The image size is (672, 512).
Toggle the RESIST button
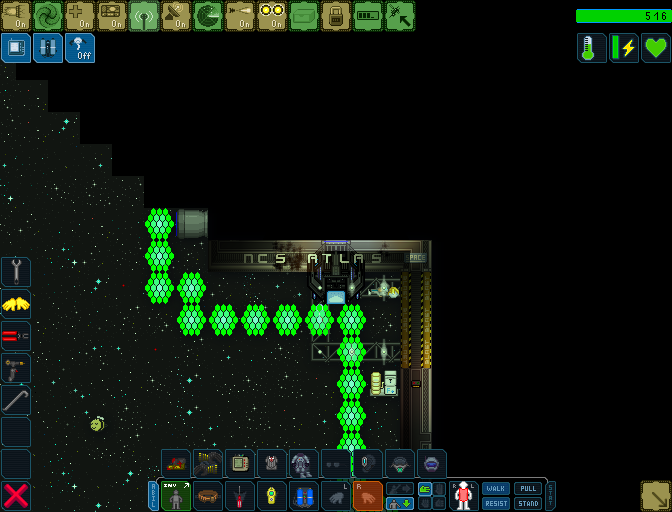point(496,503)
